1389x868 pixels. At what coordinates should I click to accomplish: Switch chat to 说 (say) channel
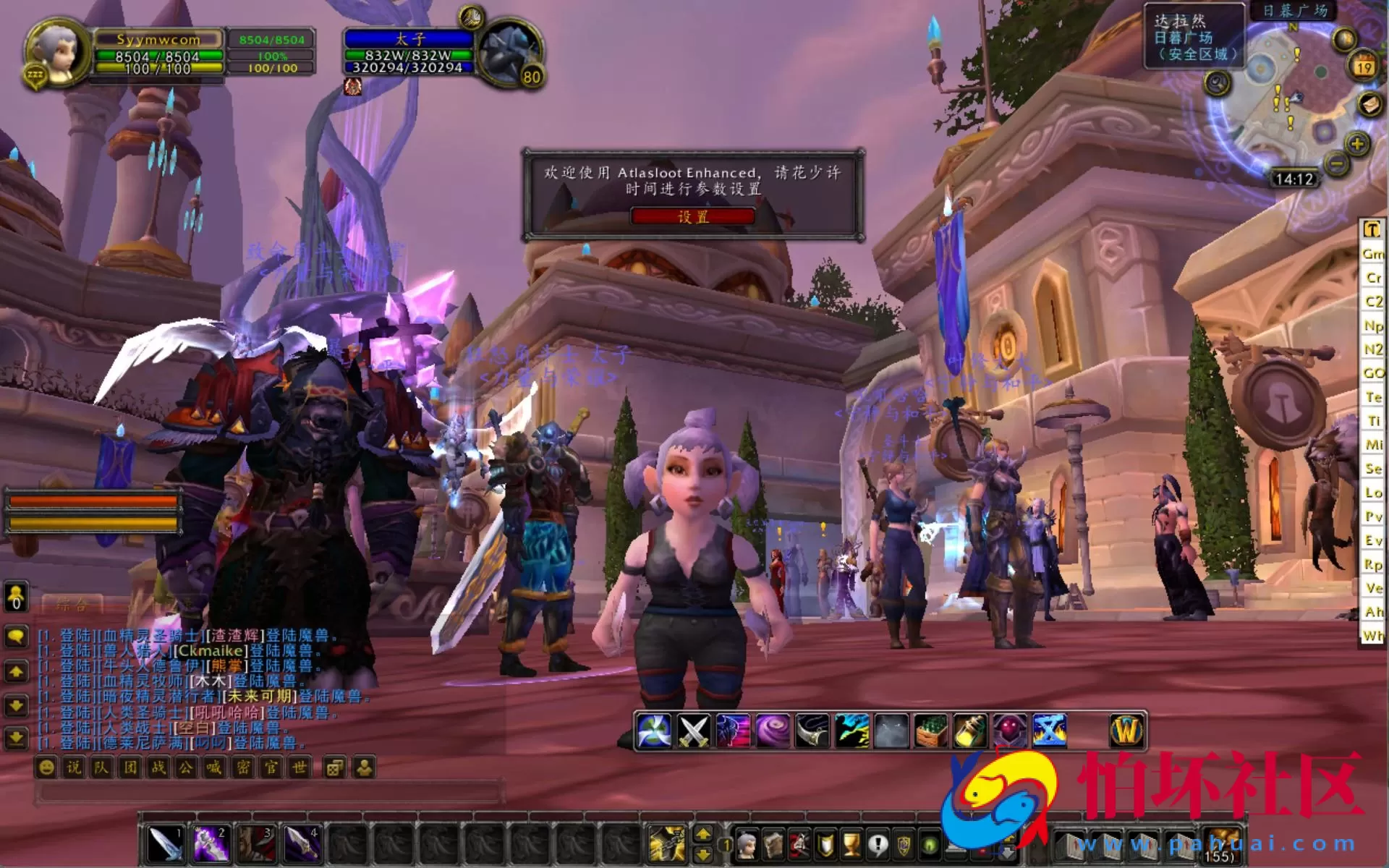tap(74, 767)
